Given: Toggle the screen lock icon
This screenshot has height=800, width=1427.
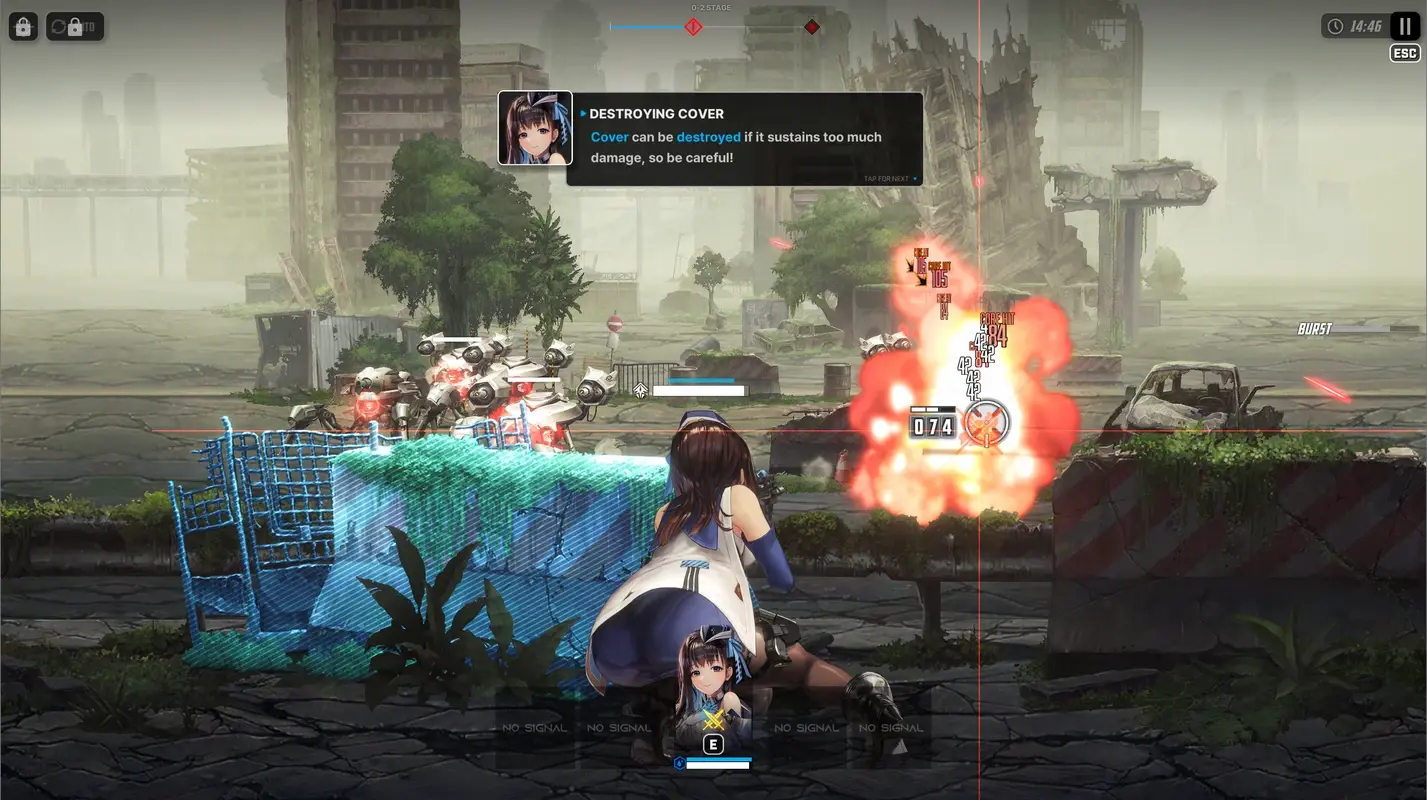Looking at the screenshot, I should [23, 26].
